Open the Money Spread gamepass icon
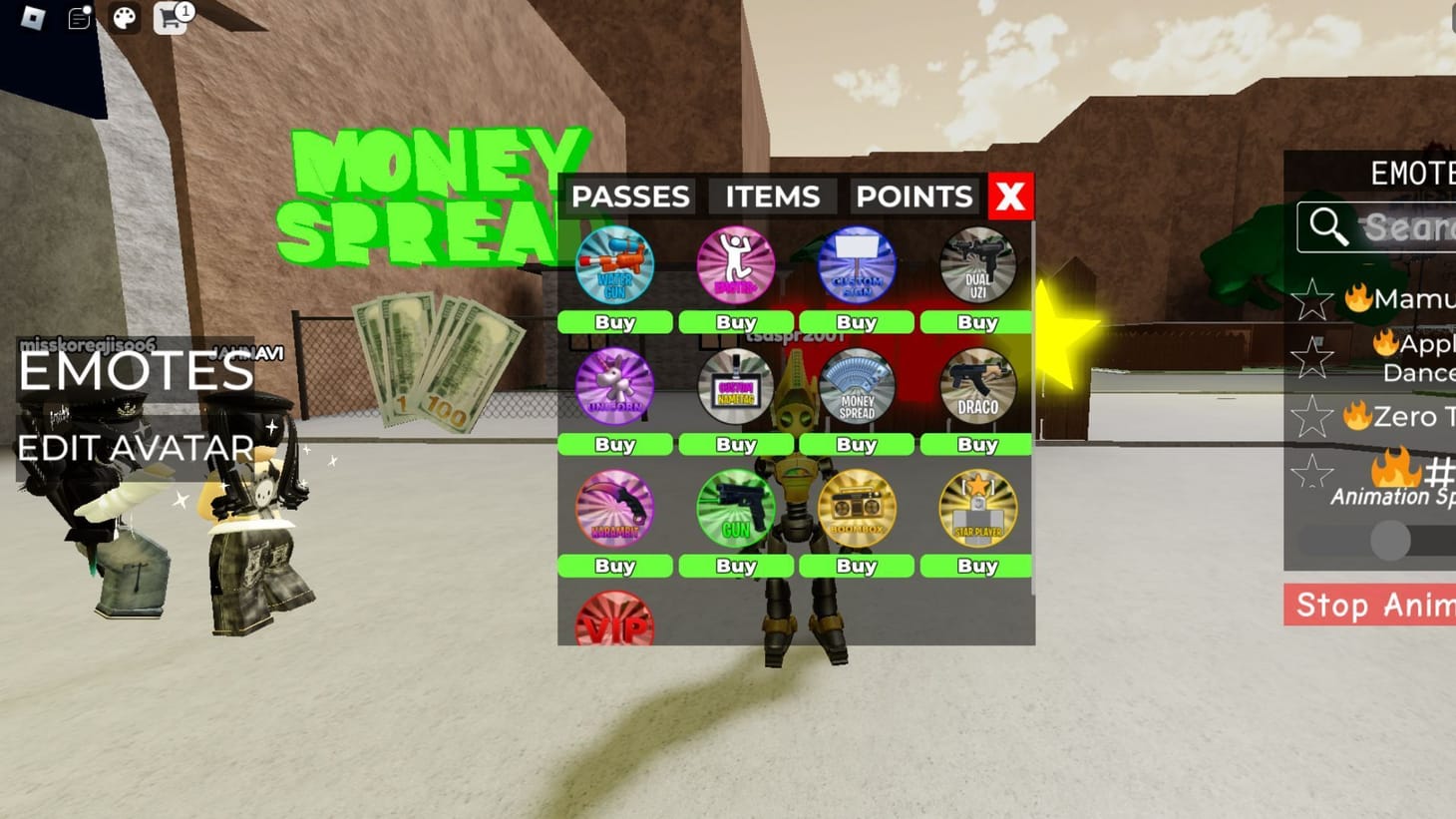Screen dimensions: 1456x819 [856, 387]
